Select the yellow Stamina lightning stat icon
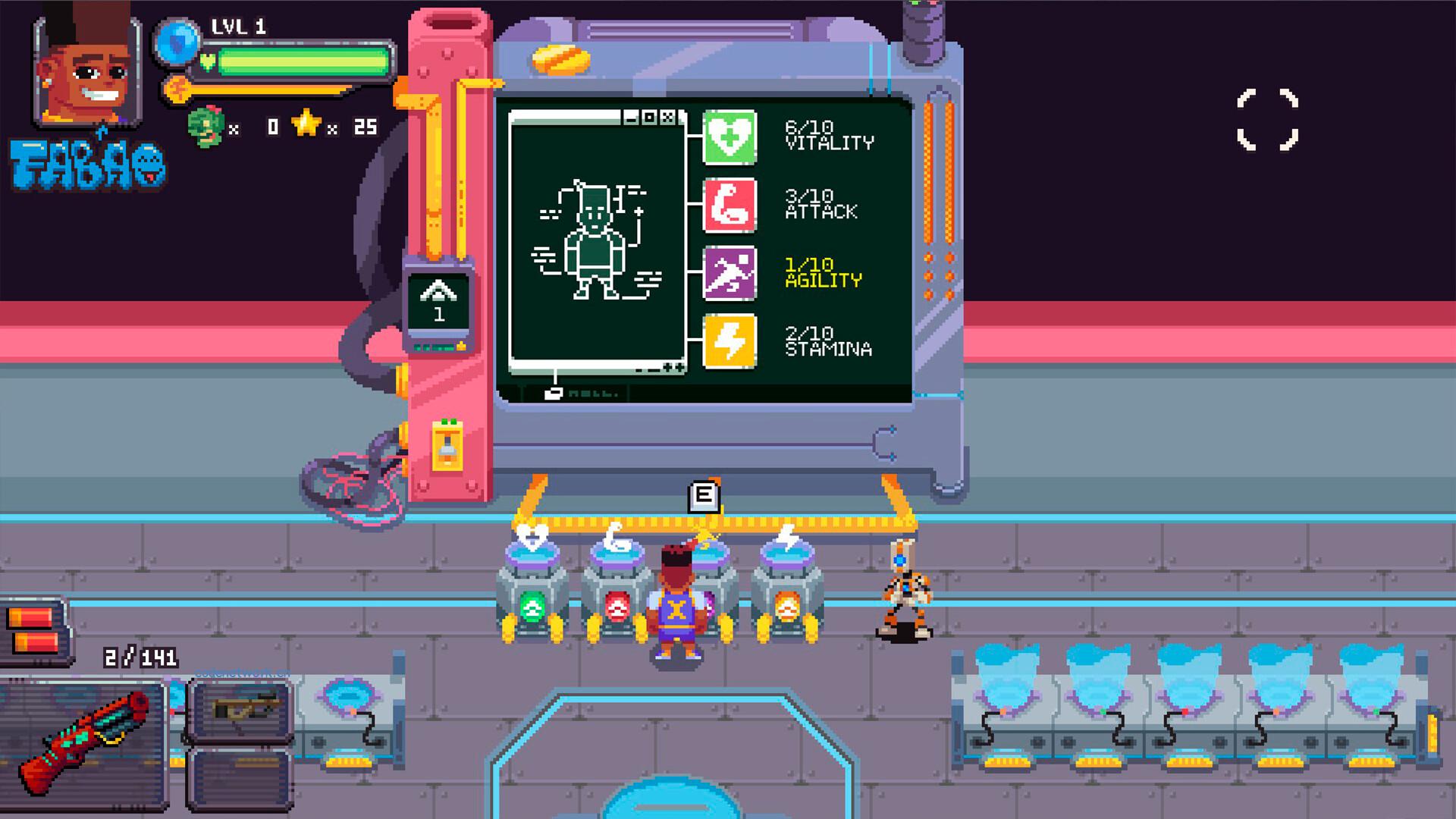 (730, 341)
